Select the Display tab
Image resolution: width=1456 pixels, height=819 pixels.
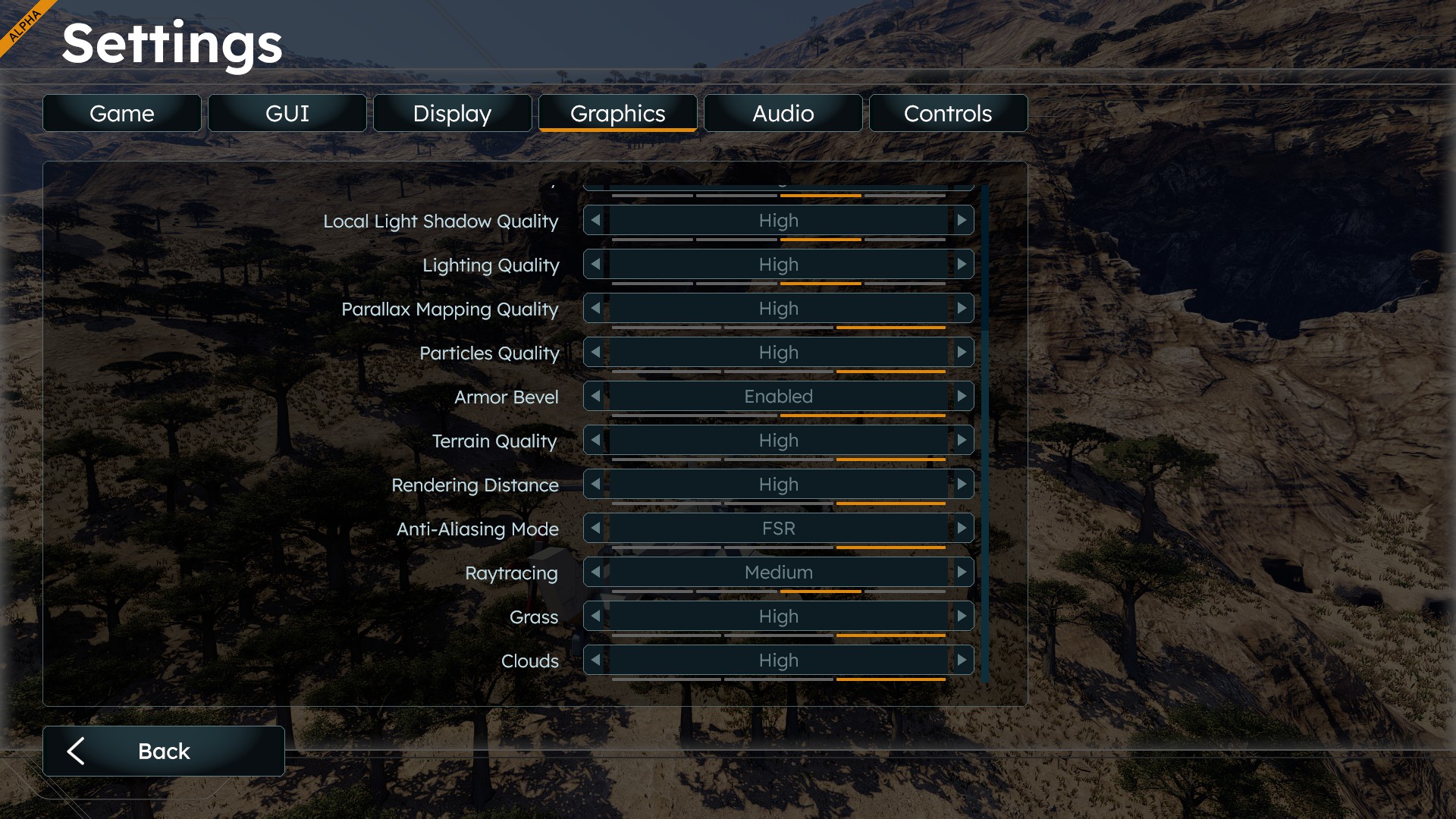(452, 114)
